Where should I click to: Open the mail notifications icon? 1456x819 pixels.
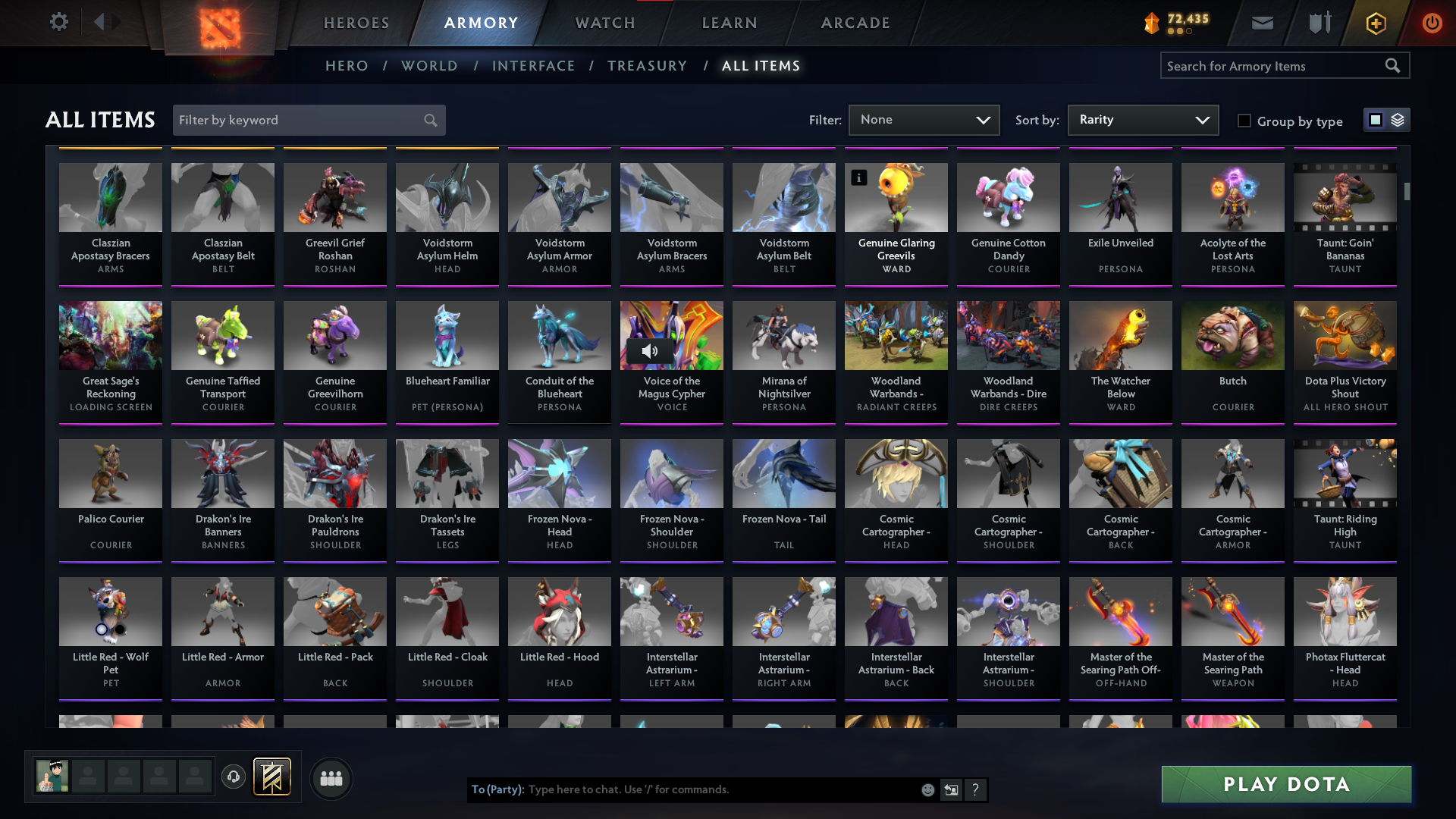[1262, 23]
